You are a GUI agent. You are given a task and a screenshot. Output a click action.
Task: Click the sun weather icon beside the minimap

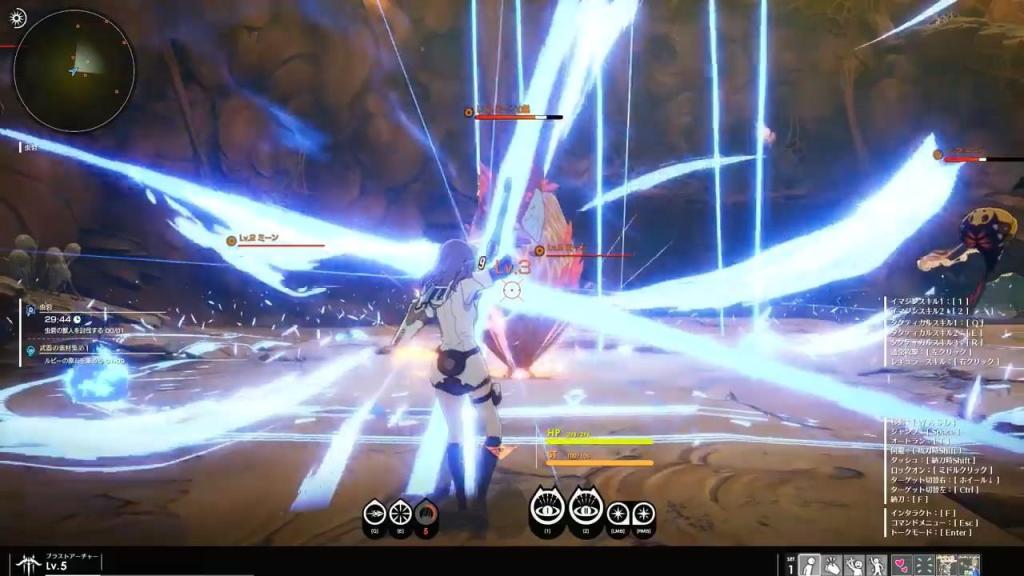19,19
